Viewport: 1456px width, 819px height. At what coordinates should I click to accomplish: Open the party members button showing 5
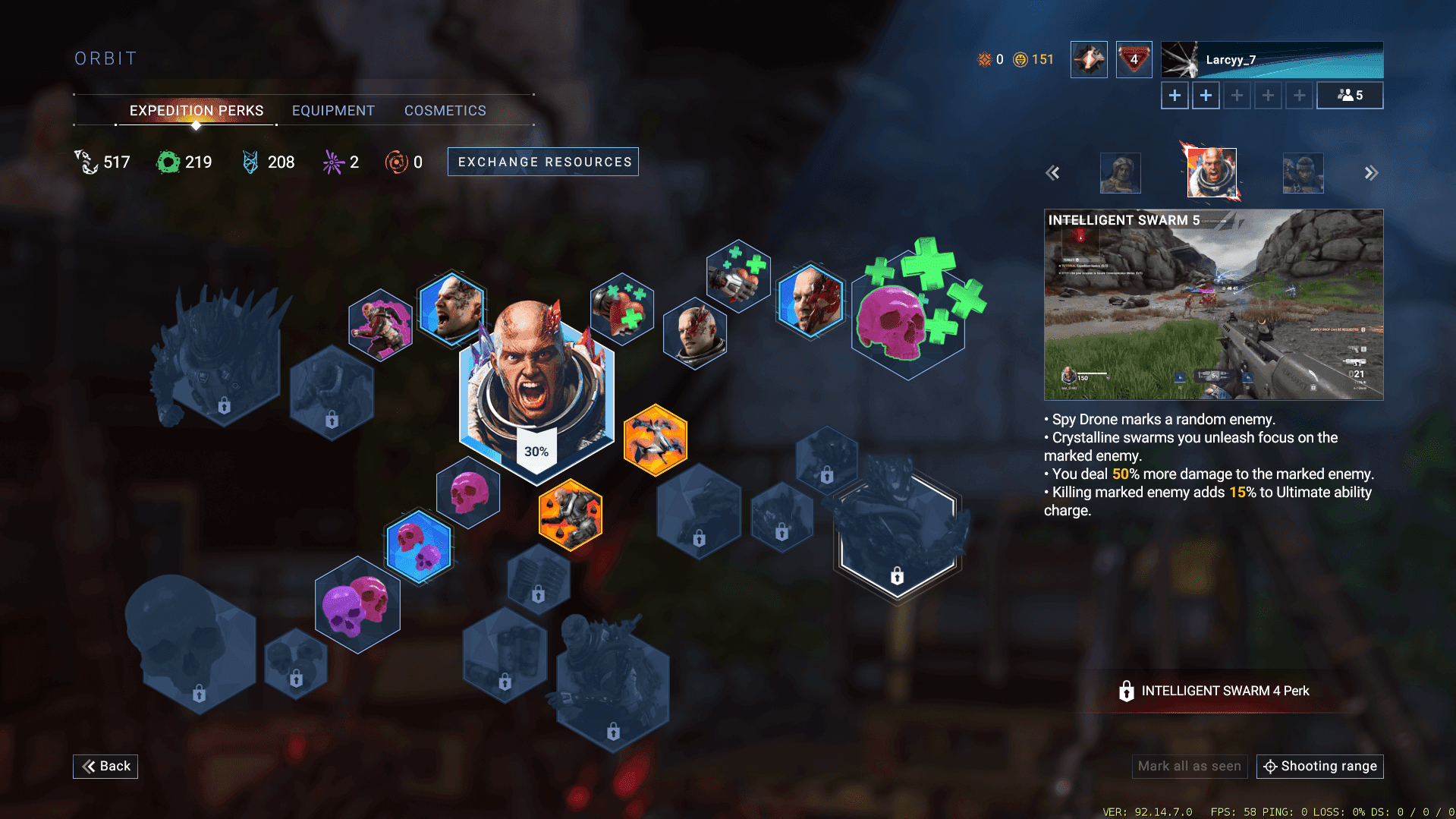pyautogui.click(x=1349, y=96)
